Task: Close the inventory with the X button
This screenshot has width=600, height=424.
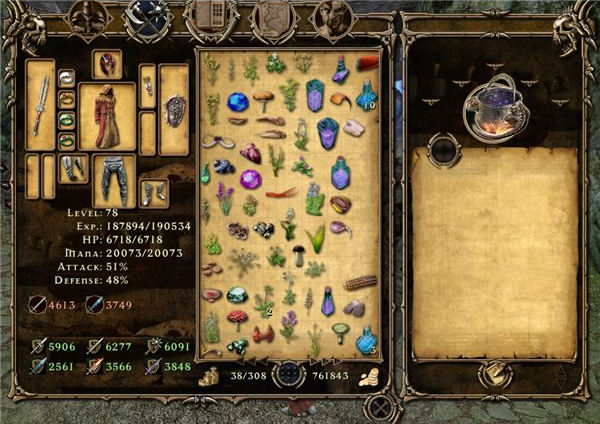Action: click(x=380, y=407)
